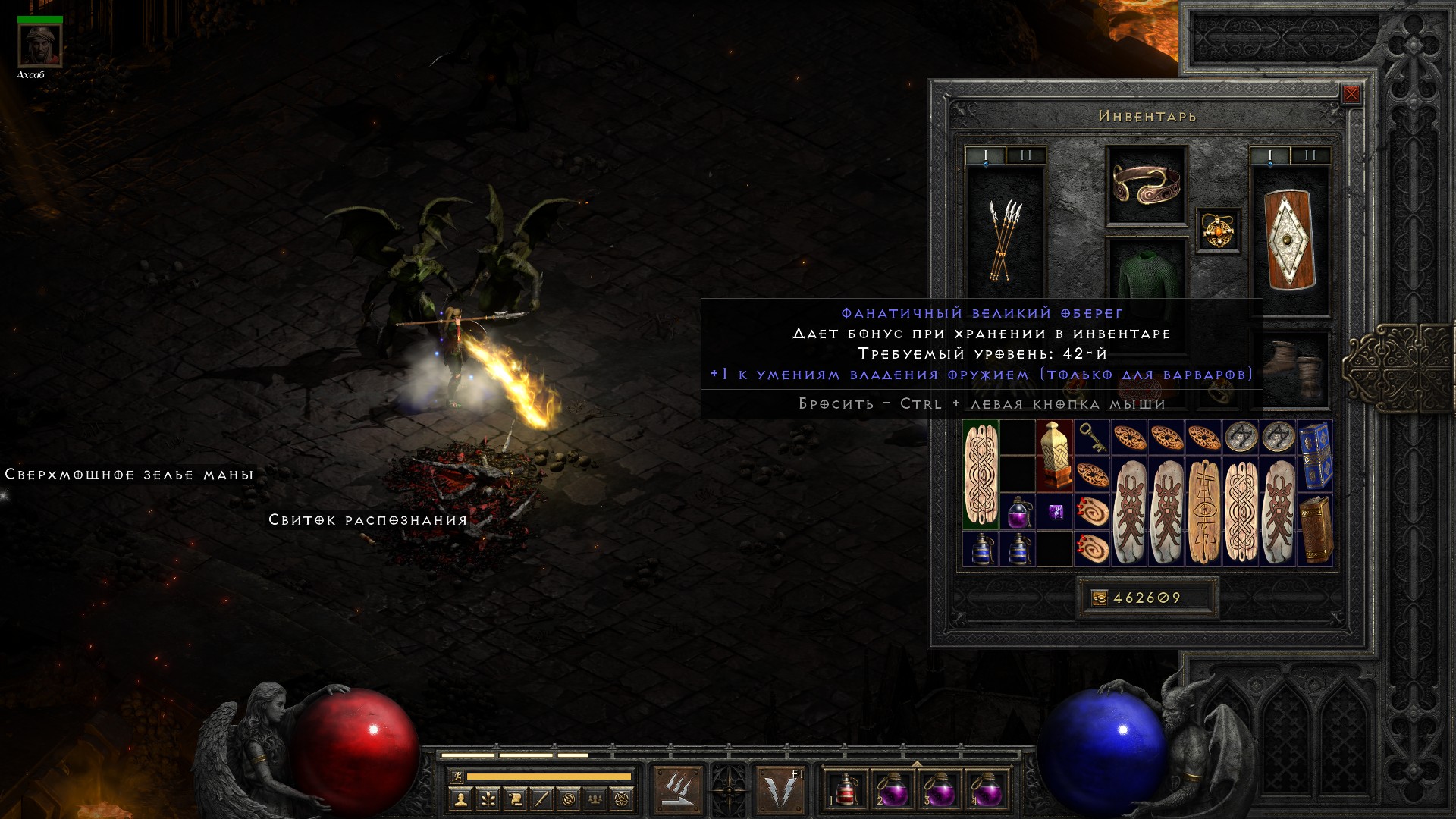Click the gold coin button showing 462609

click(x=1100, y=598)
